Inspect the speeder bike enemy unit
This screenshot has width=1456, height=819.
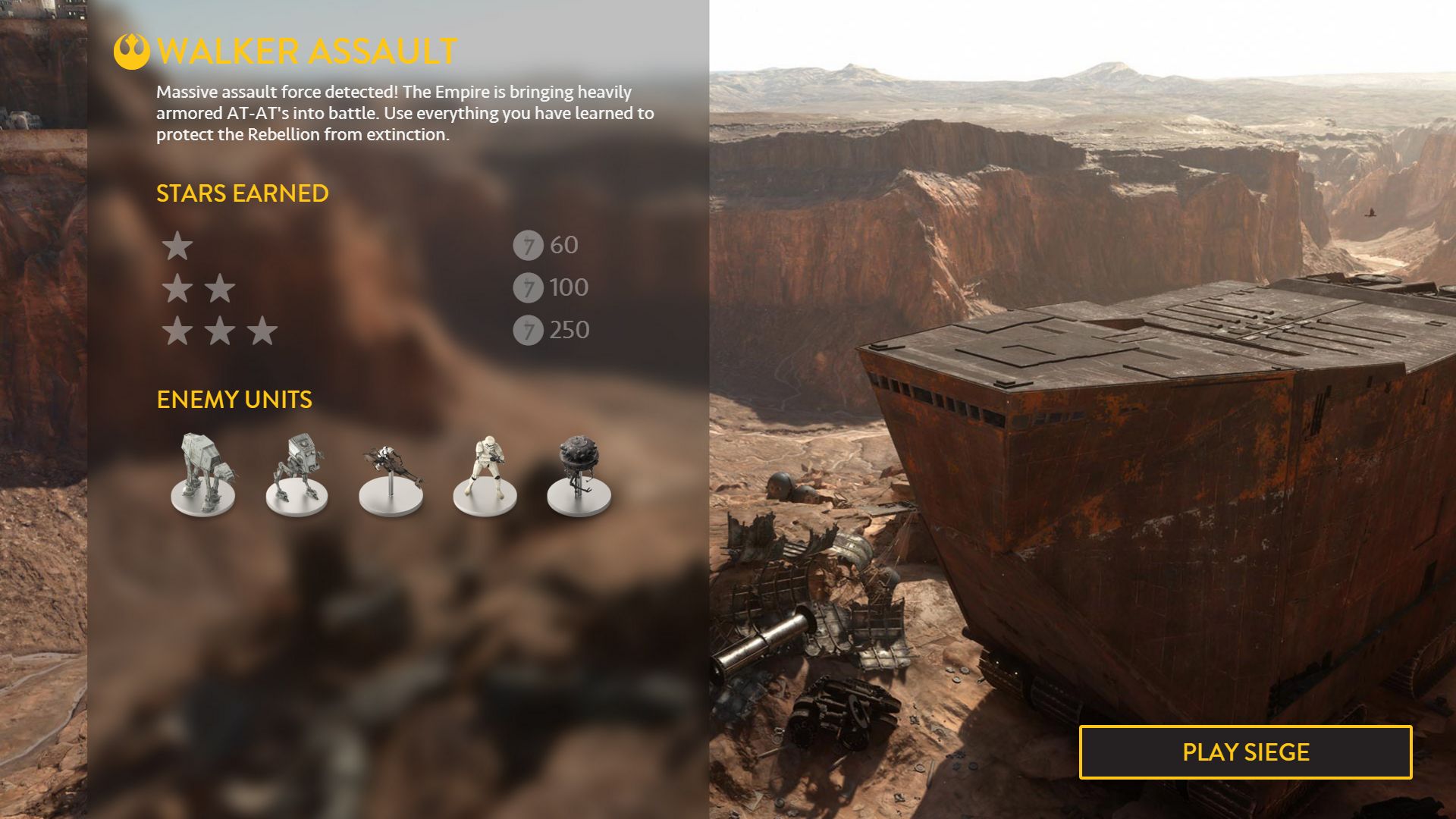pyautogui.click(x=391, y=476)
